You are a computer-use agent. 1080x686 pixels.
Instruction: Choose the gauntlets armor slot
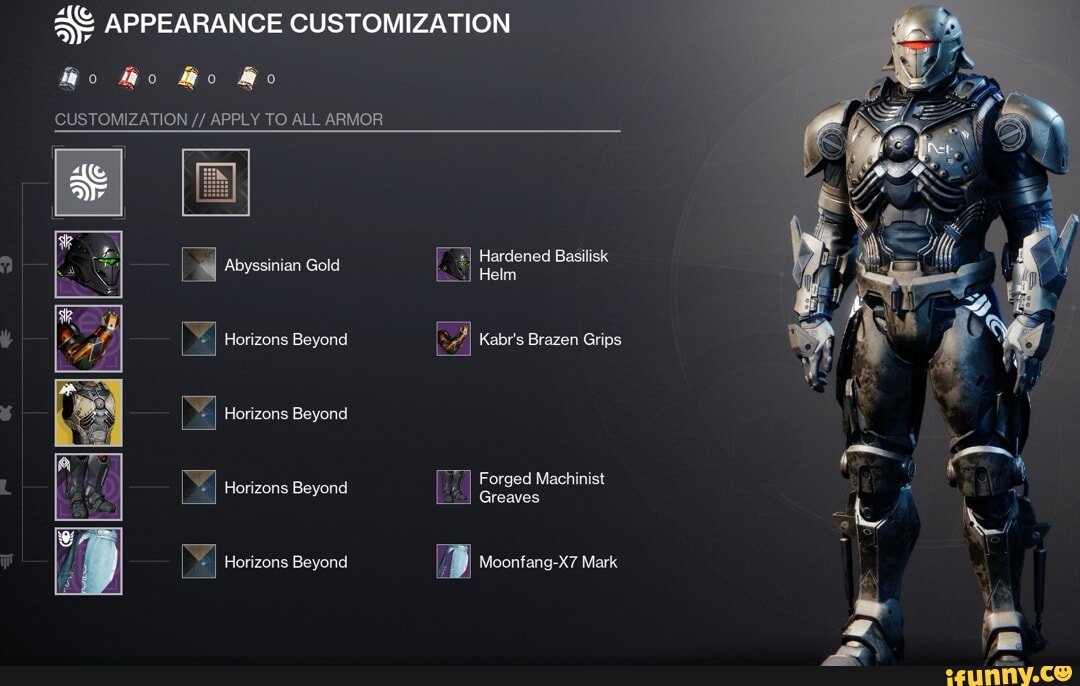pos(89,339)
